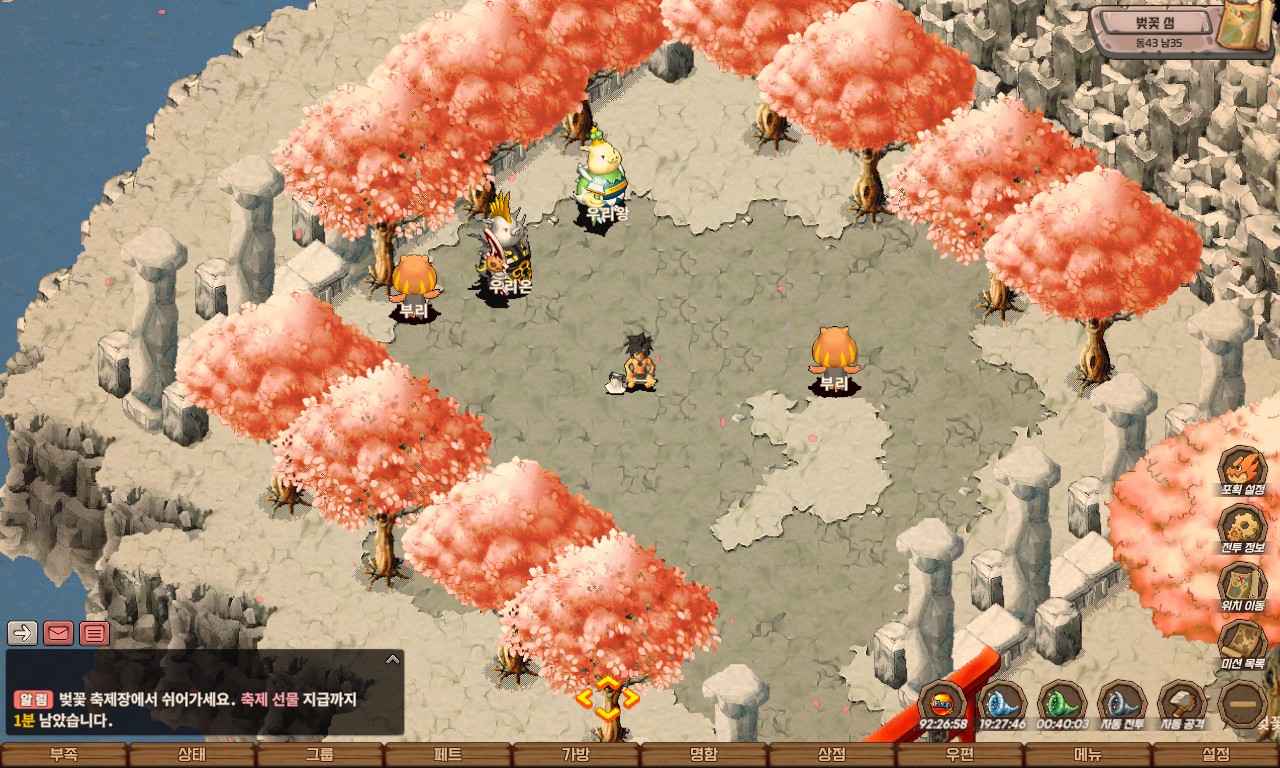Collapse the chat notification panel arrow
1280x768 pixels.
(392, 659)
